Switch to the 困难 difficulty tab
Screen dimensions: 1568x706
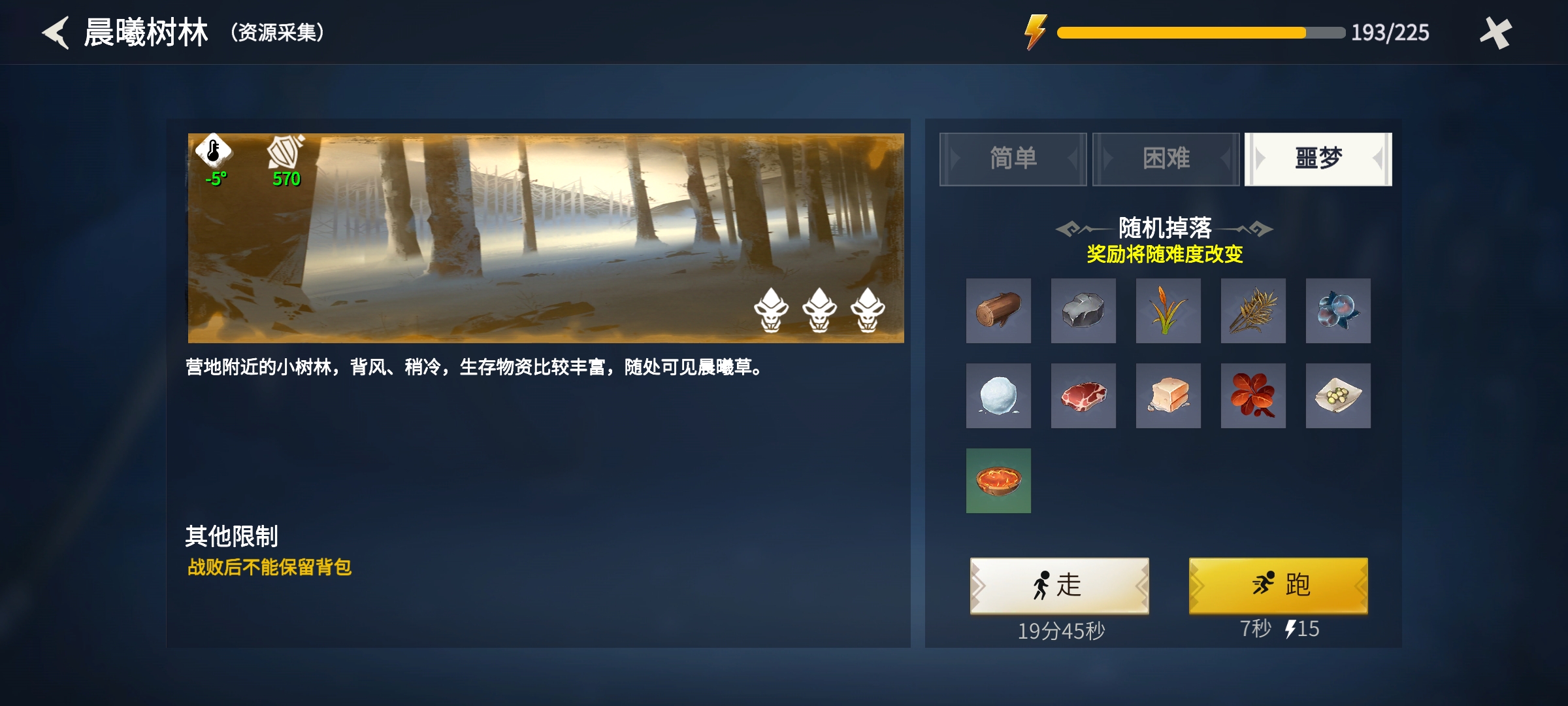click(x=1166, y=159)
